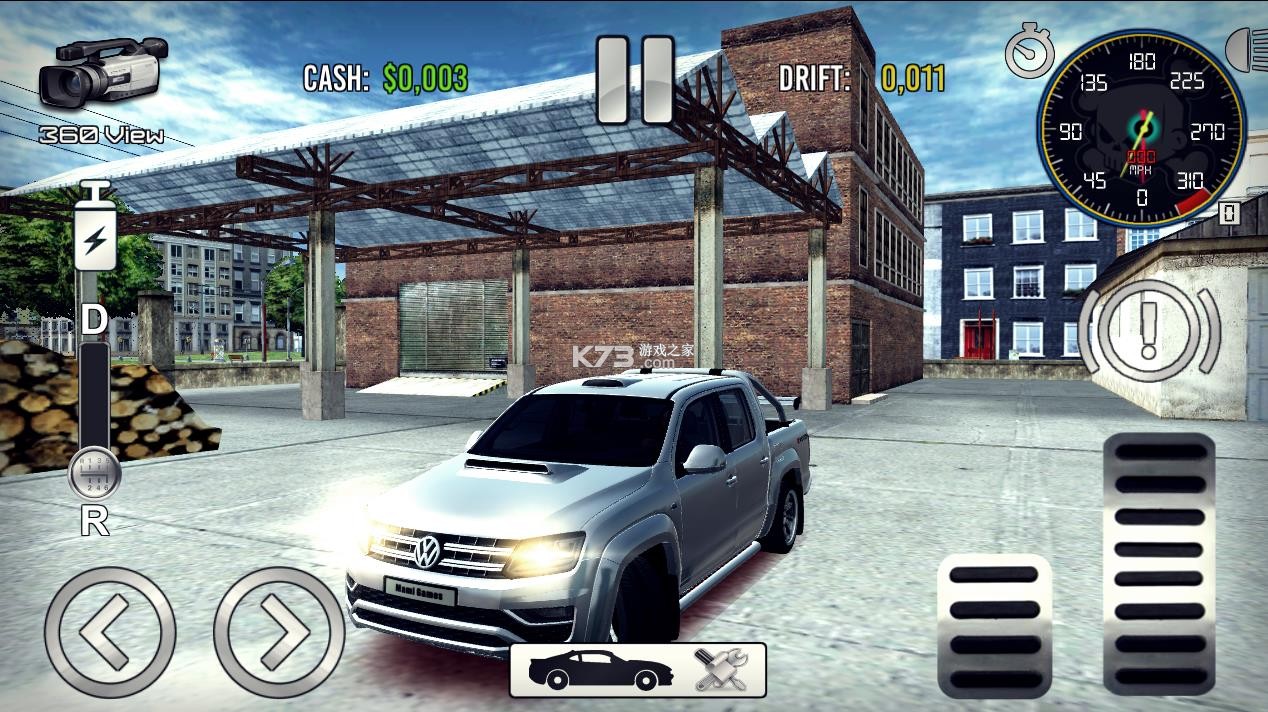The height and width of the screenshot is (712, 1268).
Task: Click the gear shifter knob
Action: (x=95, y=474)
